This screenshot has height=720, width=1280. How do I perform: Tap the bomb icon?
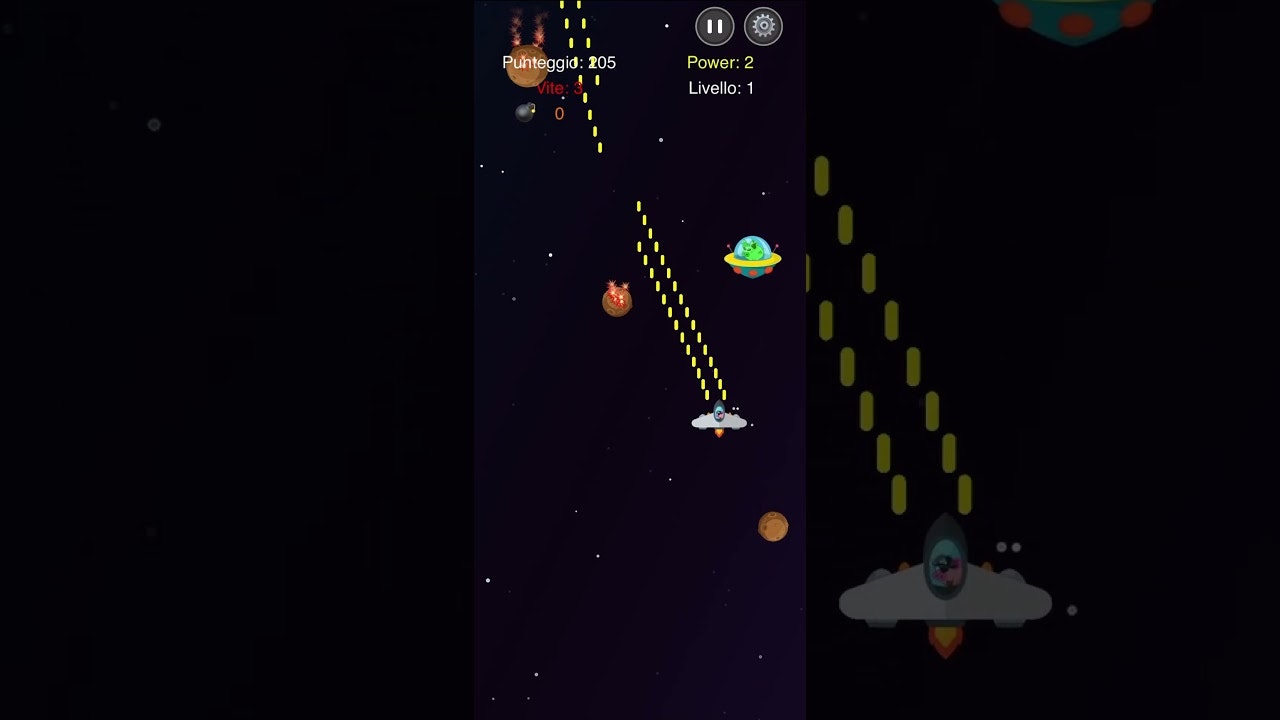coord(525,112)
